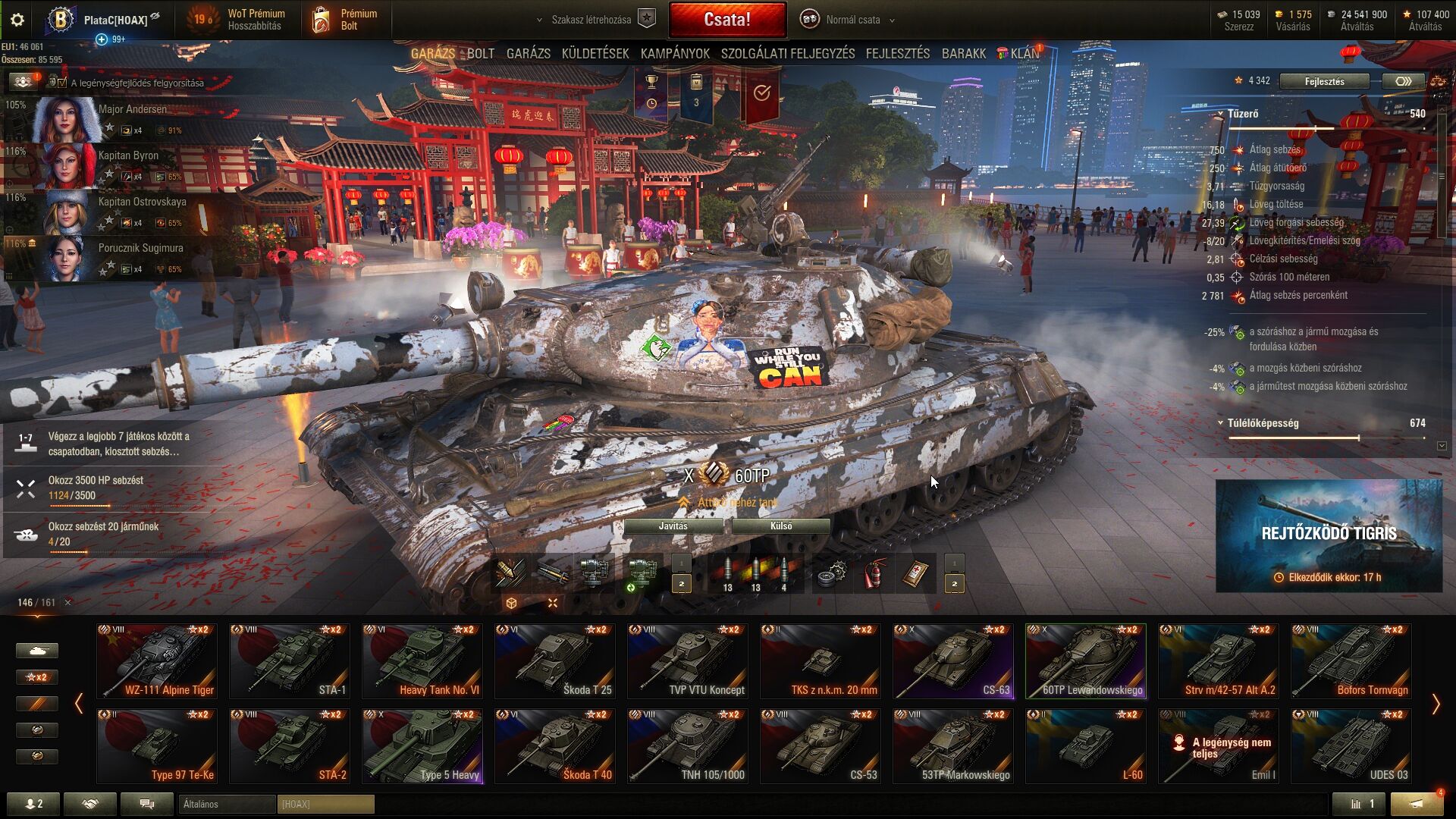Open the Rejtőzködő Tigris event banner
Viewport: 1456px width, 819px height.
coord(1329,535)
